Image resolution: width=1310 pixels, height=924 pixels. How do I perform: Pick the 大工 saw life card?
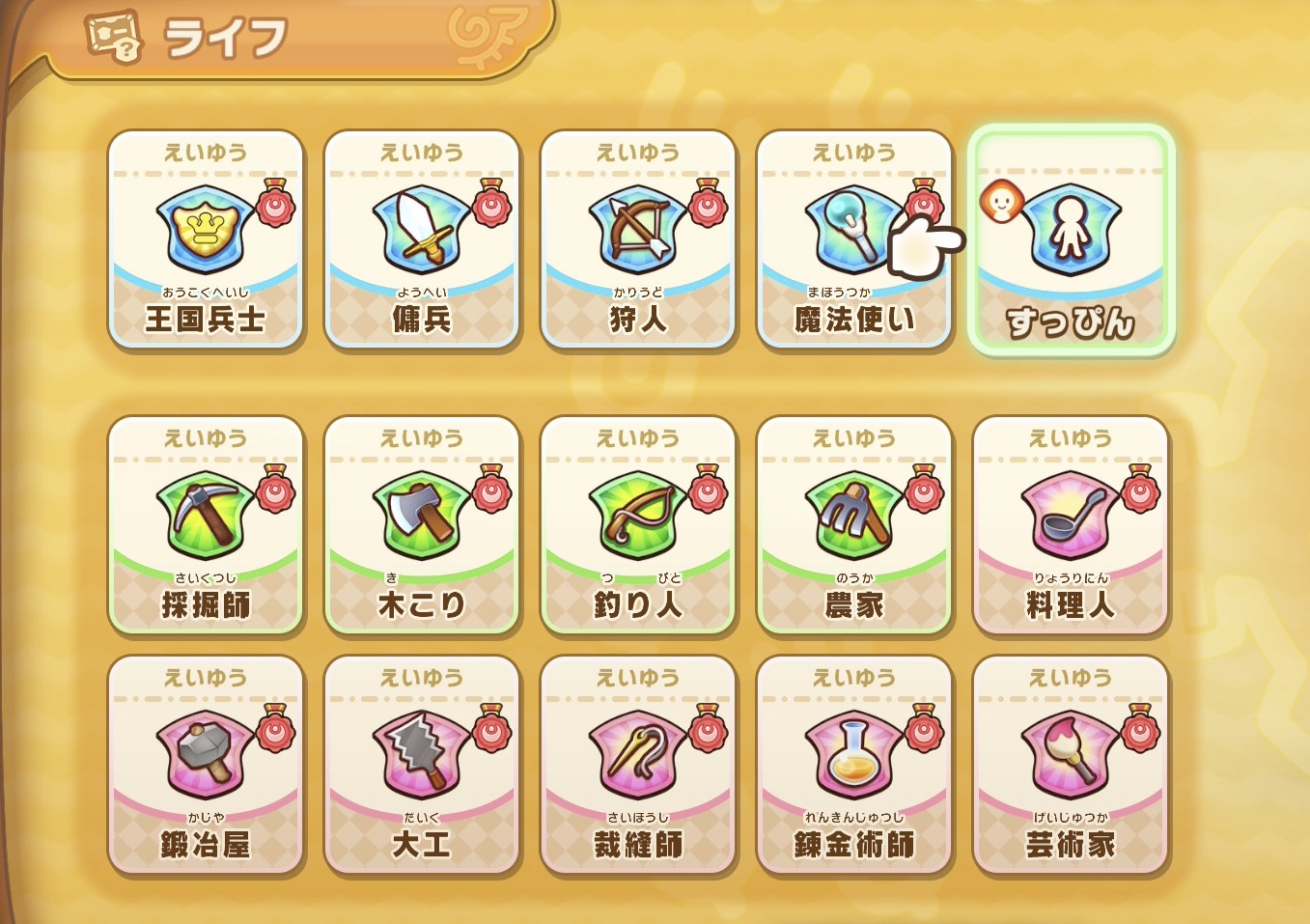[422, 765]
